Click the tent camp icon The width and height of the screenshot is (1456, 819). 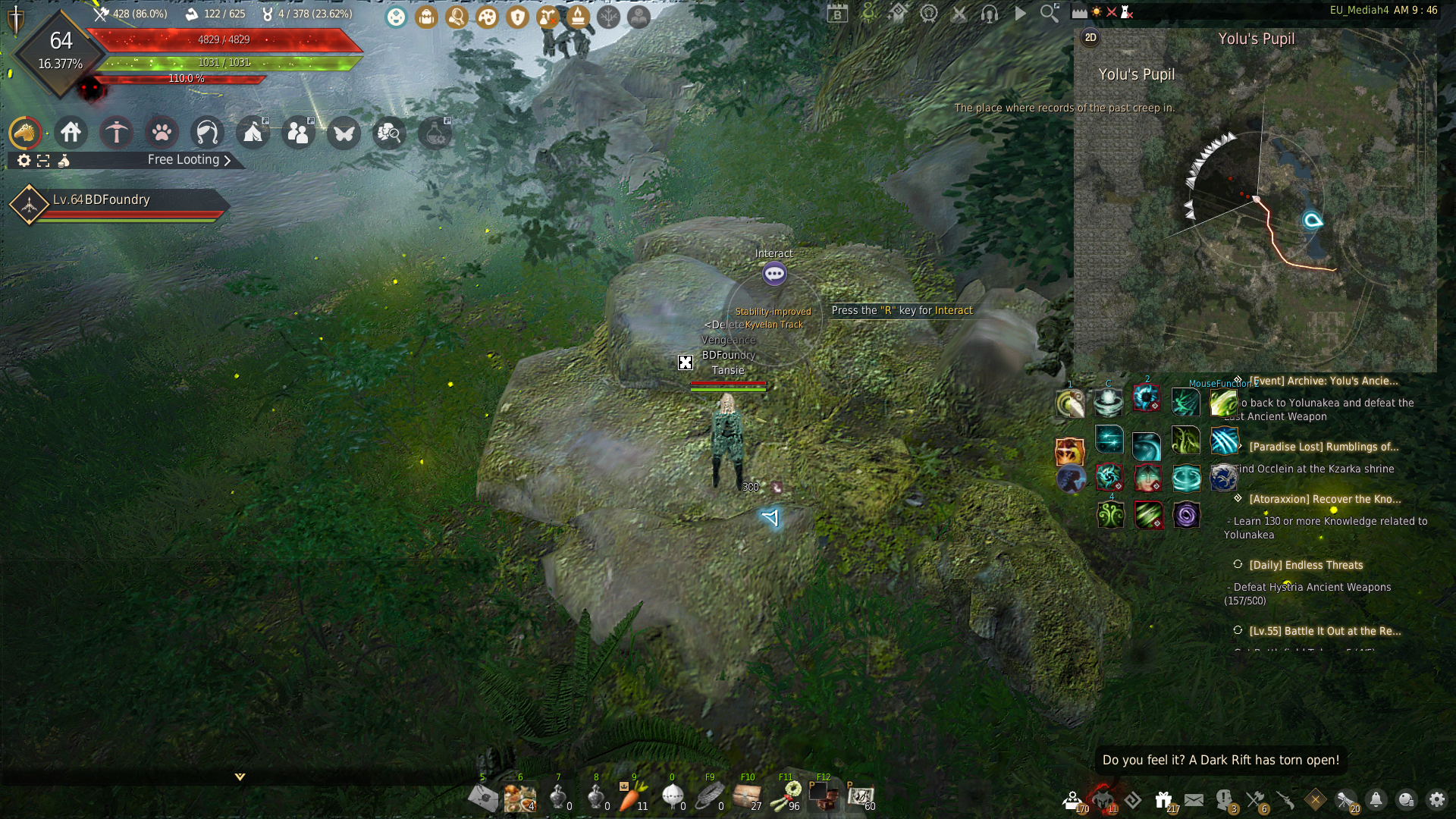point(253,133)
